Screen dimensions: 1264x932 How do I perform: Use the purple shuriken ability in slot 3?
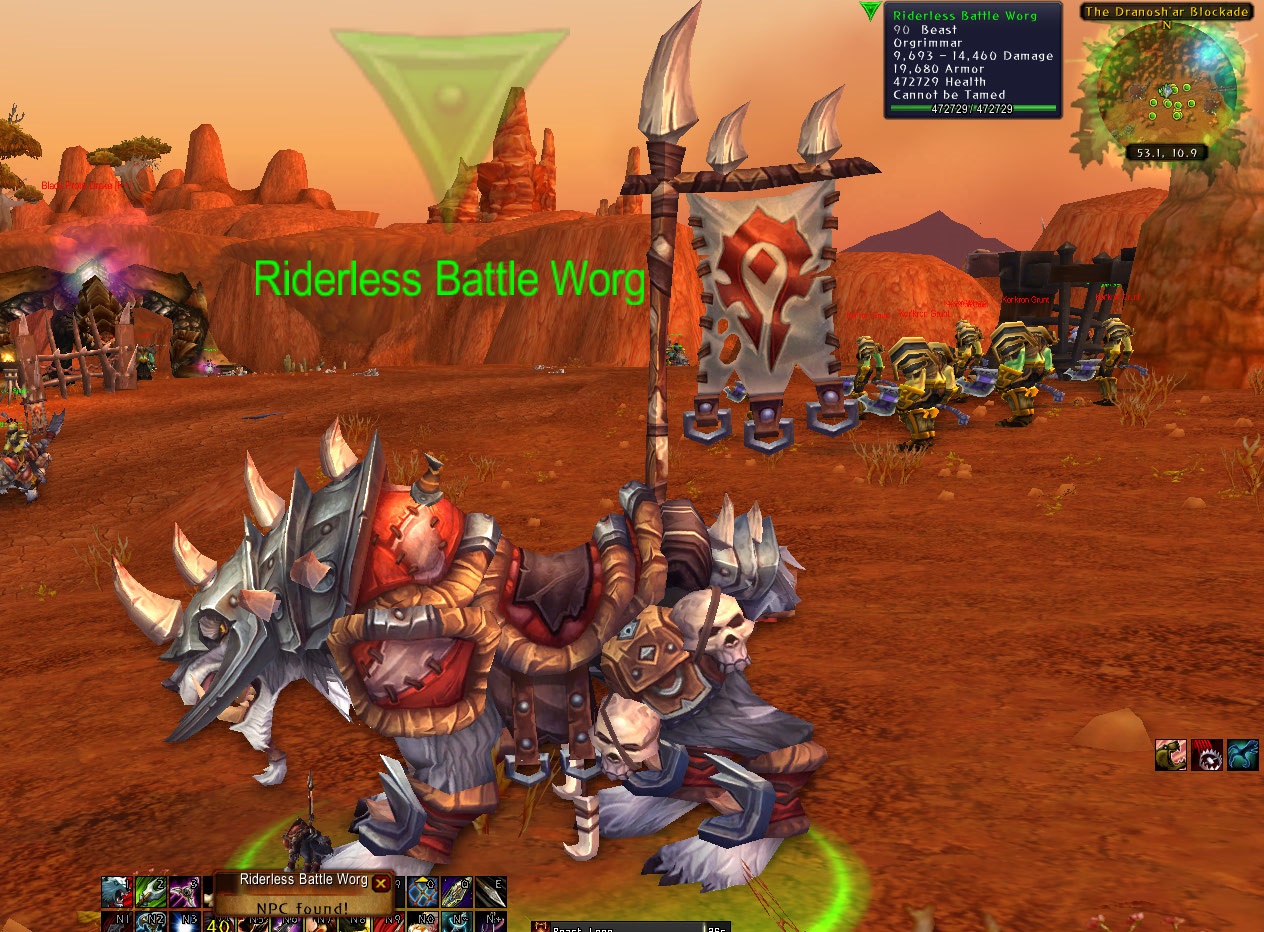click(x=184, y=892)
